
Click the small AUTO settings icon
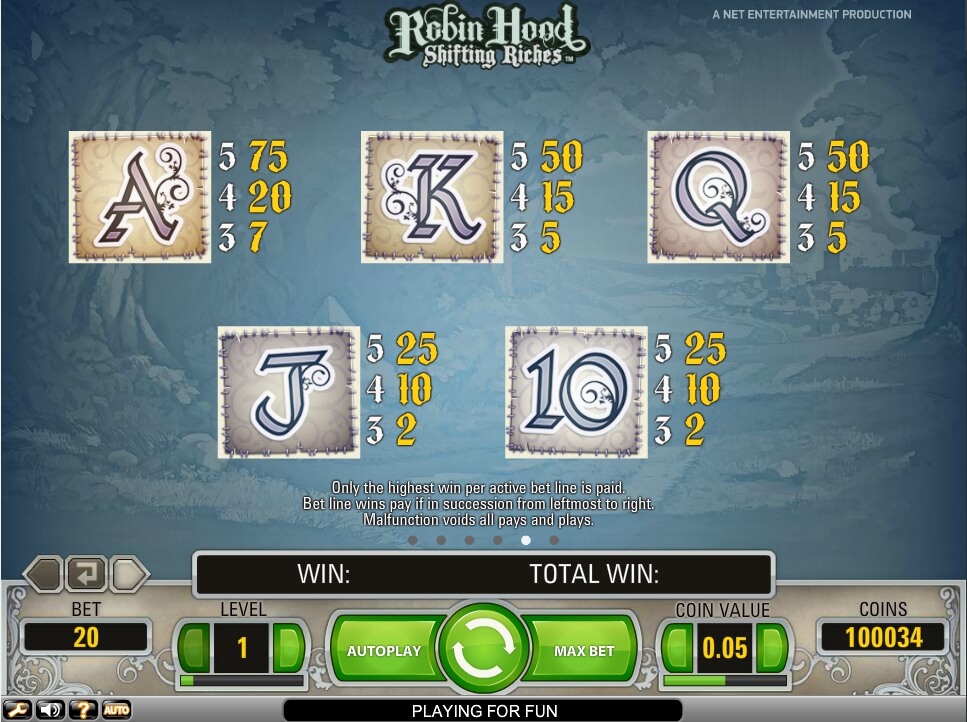point(116,710)
